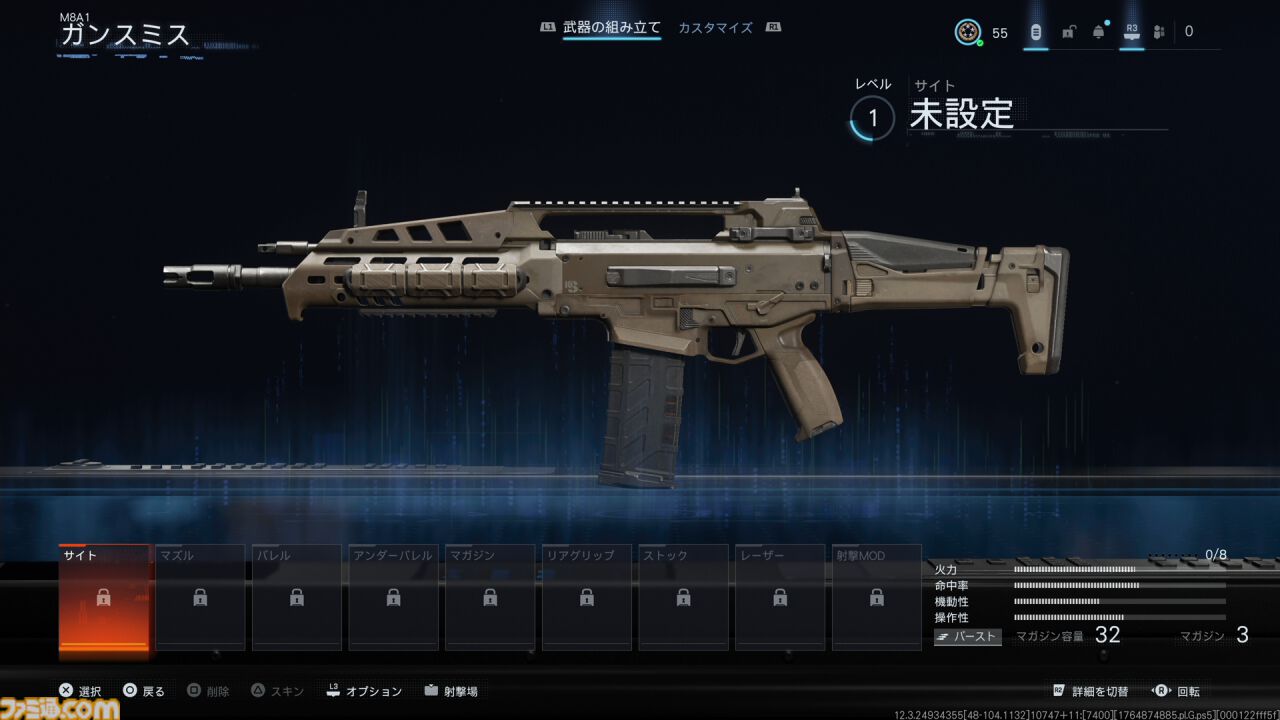This screenshot has width=1280, height=720.
Task: Select the padlock unlock icon near notifications
Action: (x=1068, y=31)
